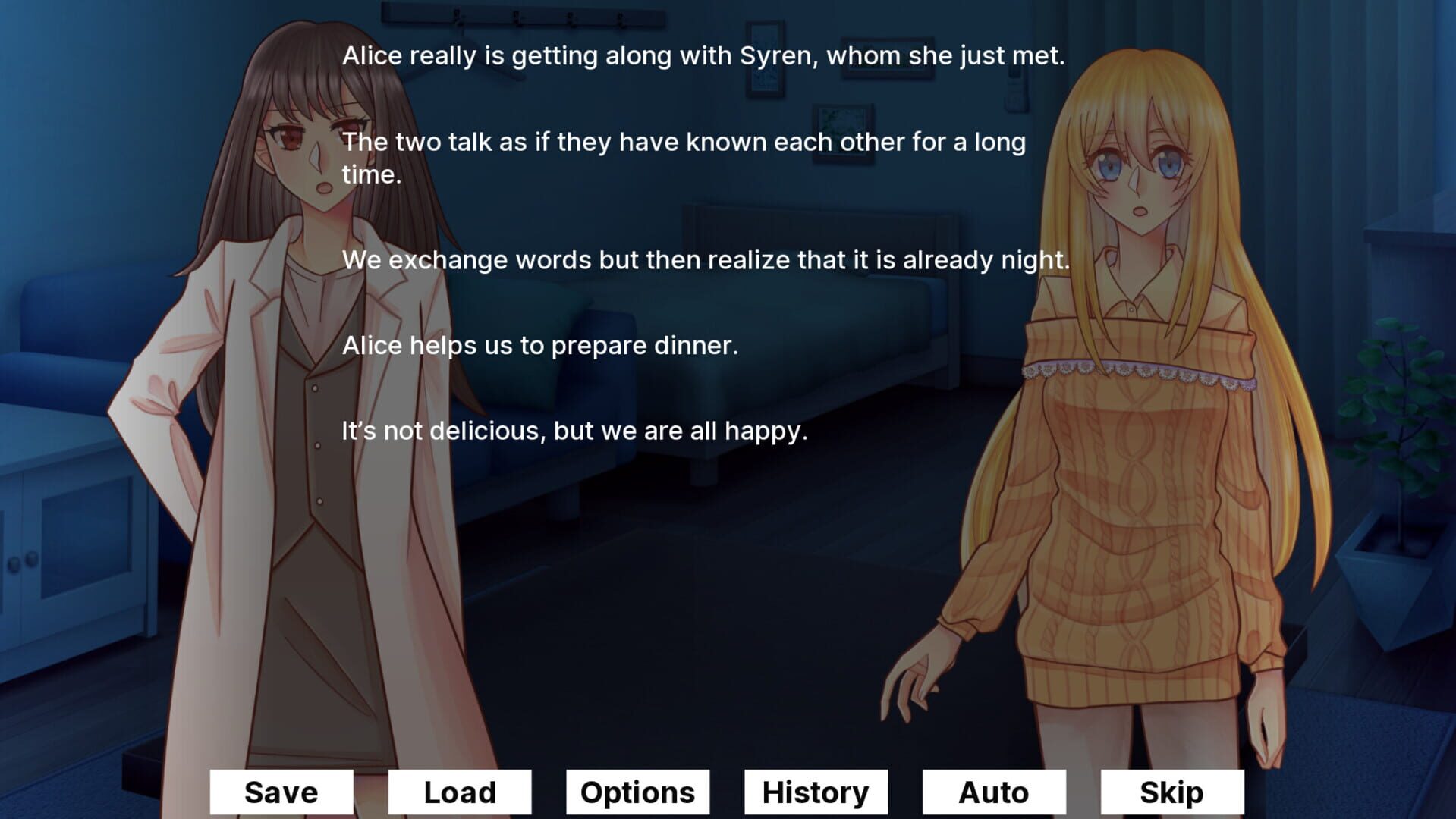Click the Load button

tap(458, 792)
